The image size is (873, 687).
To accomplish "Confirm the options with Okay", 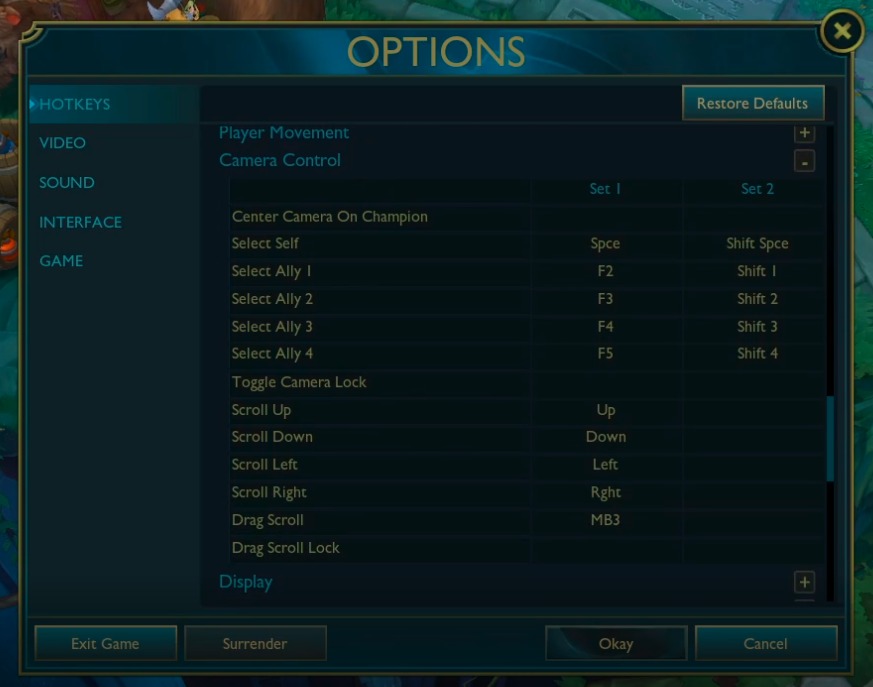I will pos(616,644).
